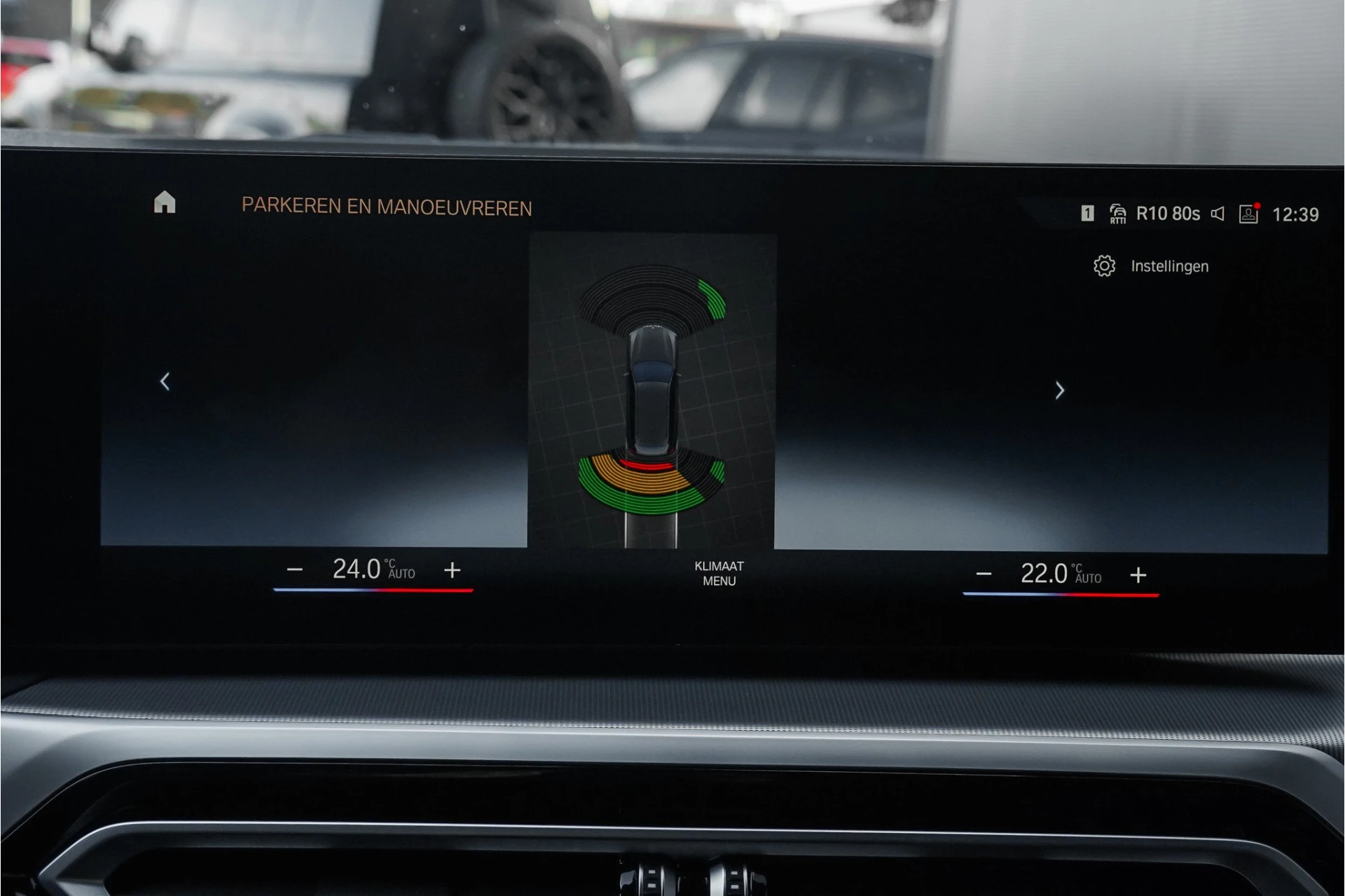Select the parking sensor car view
This screenshot has width=1345, height=896.
[652, 390]
